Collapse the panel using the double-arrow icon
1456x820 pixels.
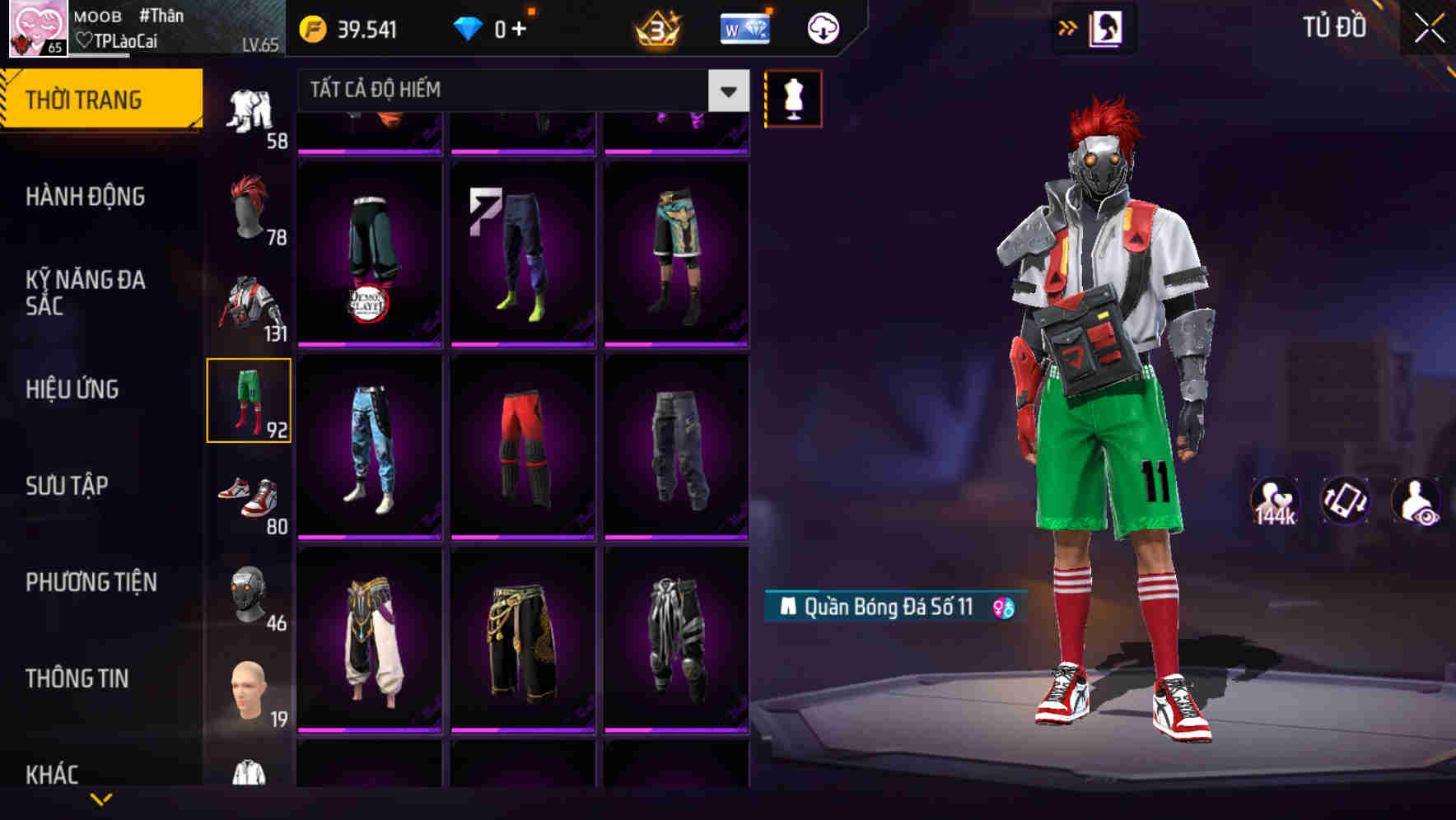(x=1068, y=26)
